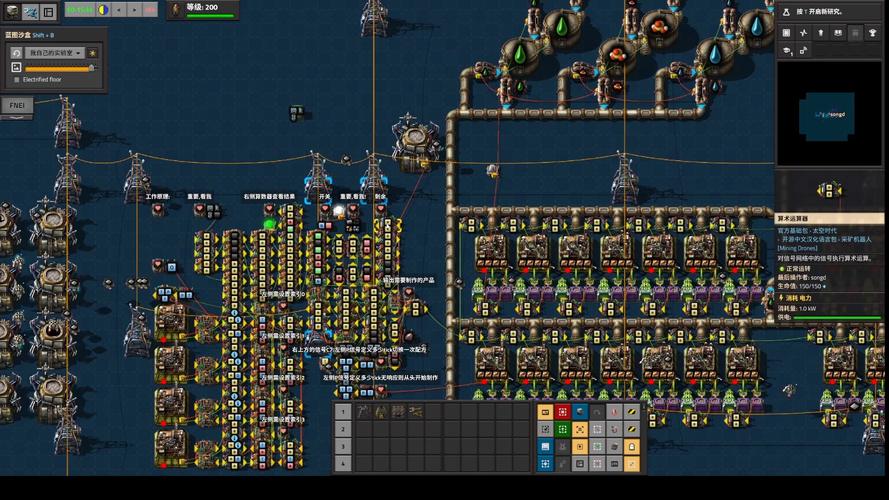889x500 pixels.
Task: Select quickbar row 3 button
Action: [343, 446]
